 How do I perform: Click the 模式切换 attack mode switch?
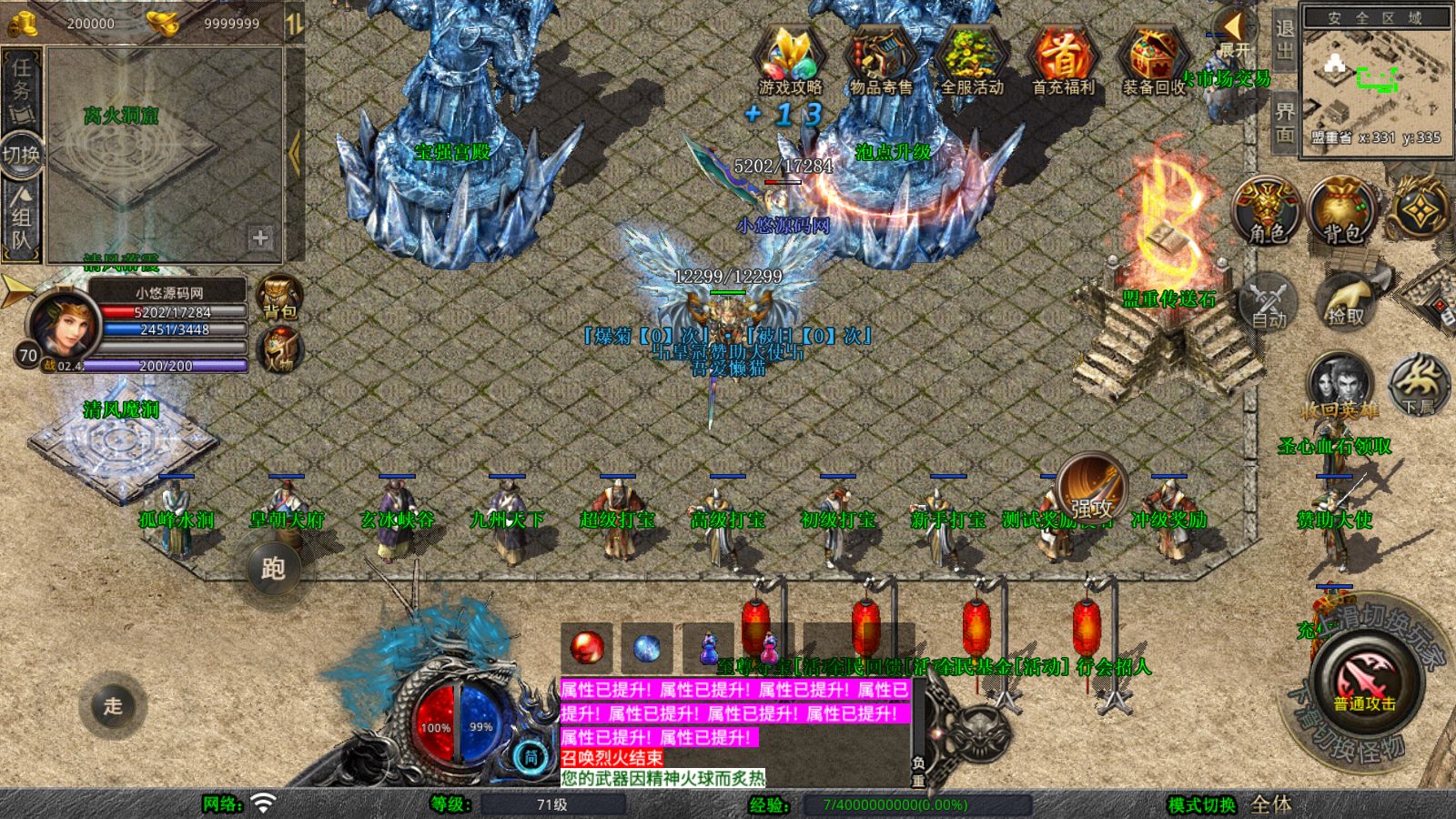[x=1201, y=804]
